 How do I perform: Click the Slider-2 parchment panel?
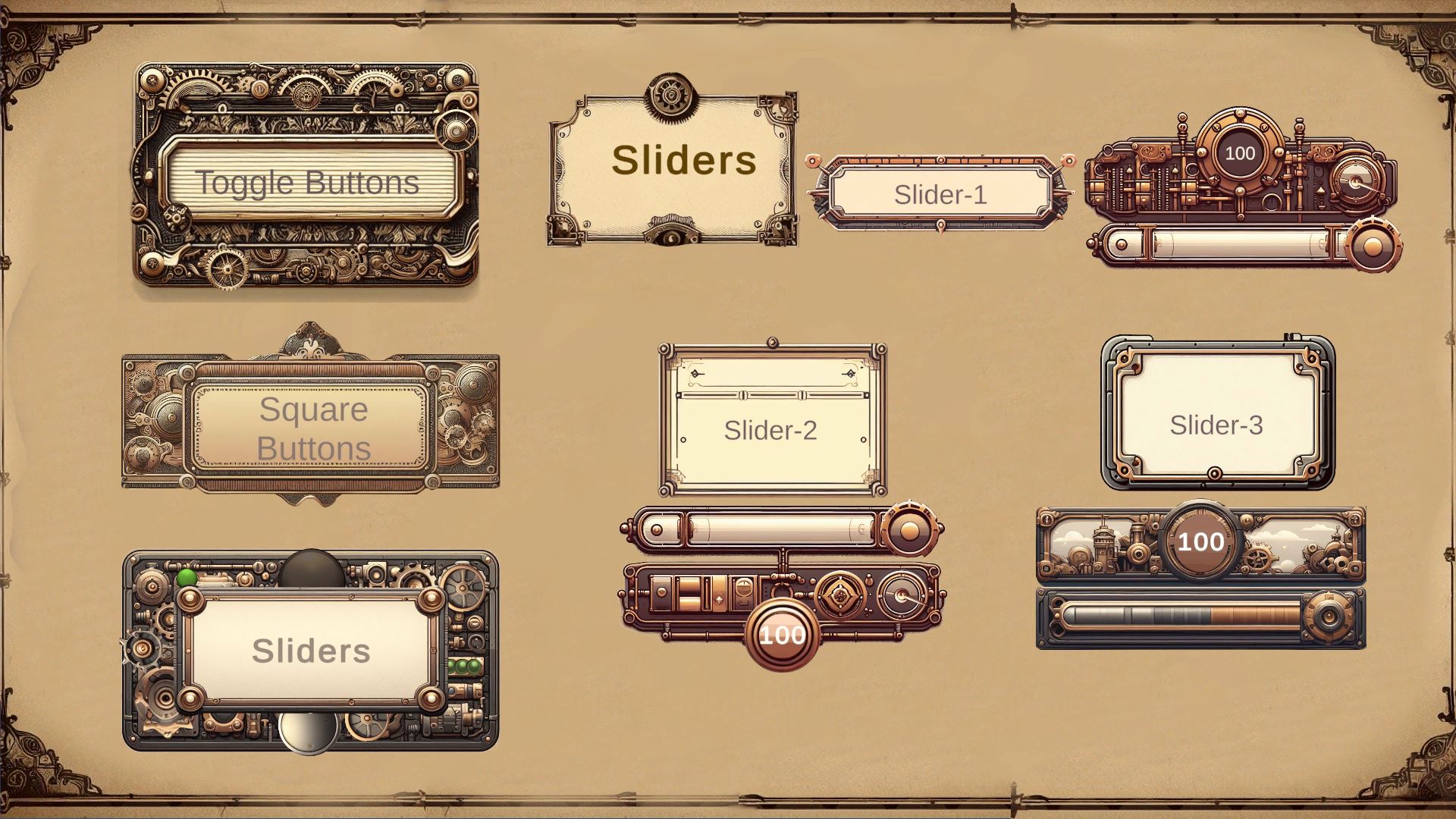(770, 430)
